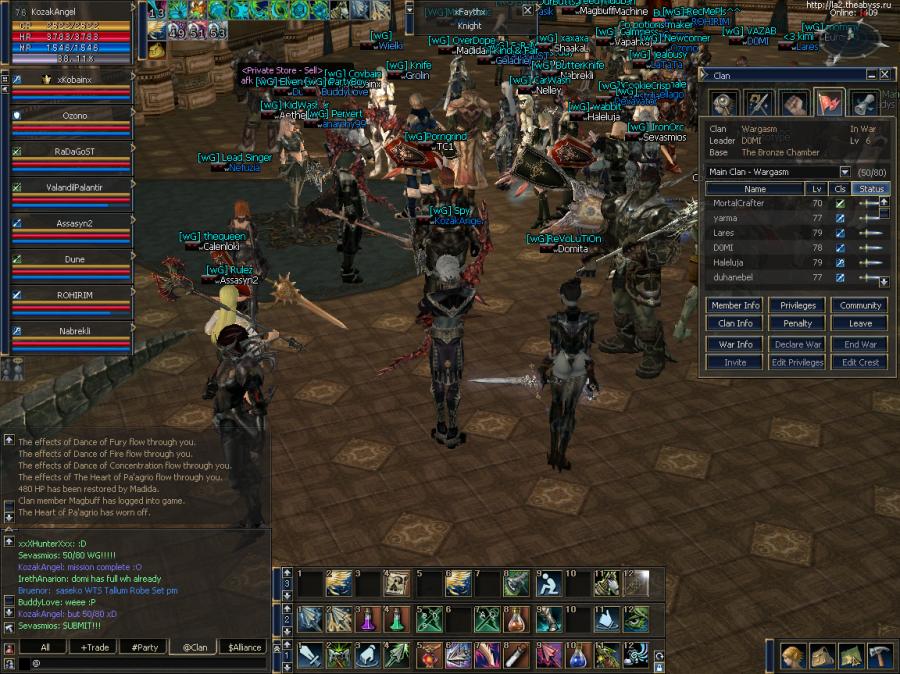
Task: Open the Member Info panel
Action: pyautogui.click(x=736, y=305)
